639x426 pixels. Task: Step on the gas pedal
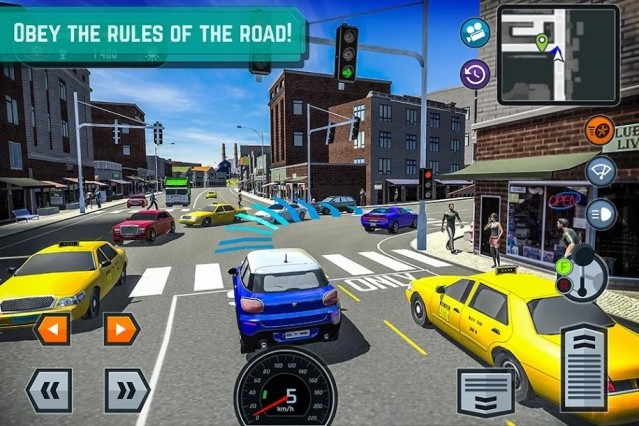pos(584,368)
